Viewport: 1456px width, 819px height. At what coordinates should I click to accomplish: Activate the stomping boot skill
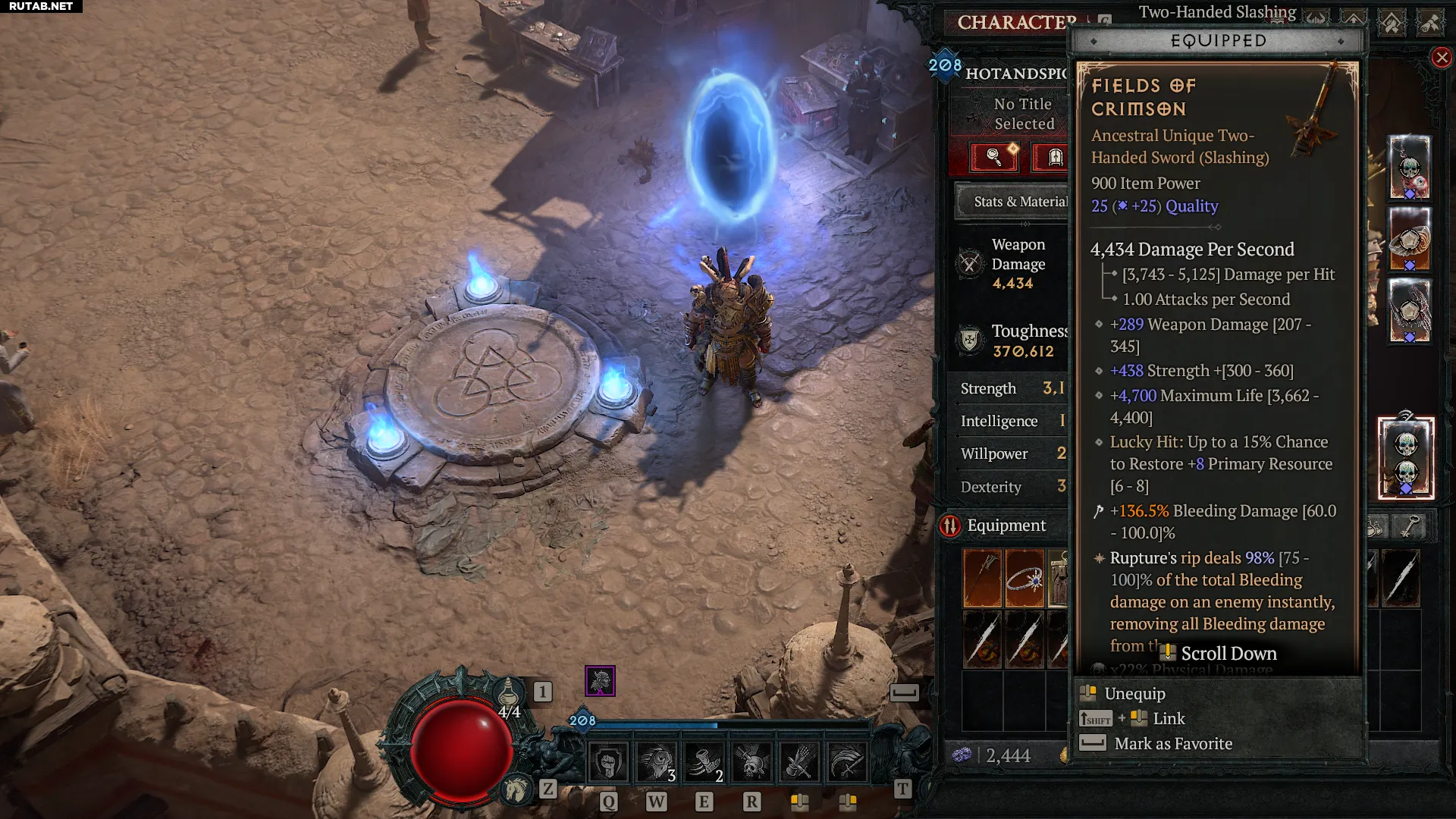pos(704,762)
